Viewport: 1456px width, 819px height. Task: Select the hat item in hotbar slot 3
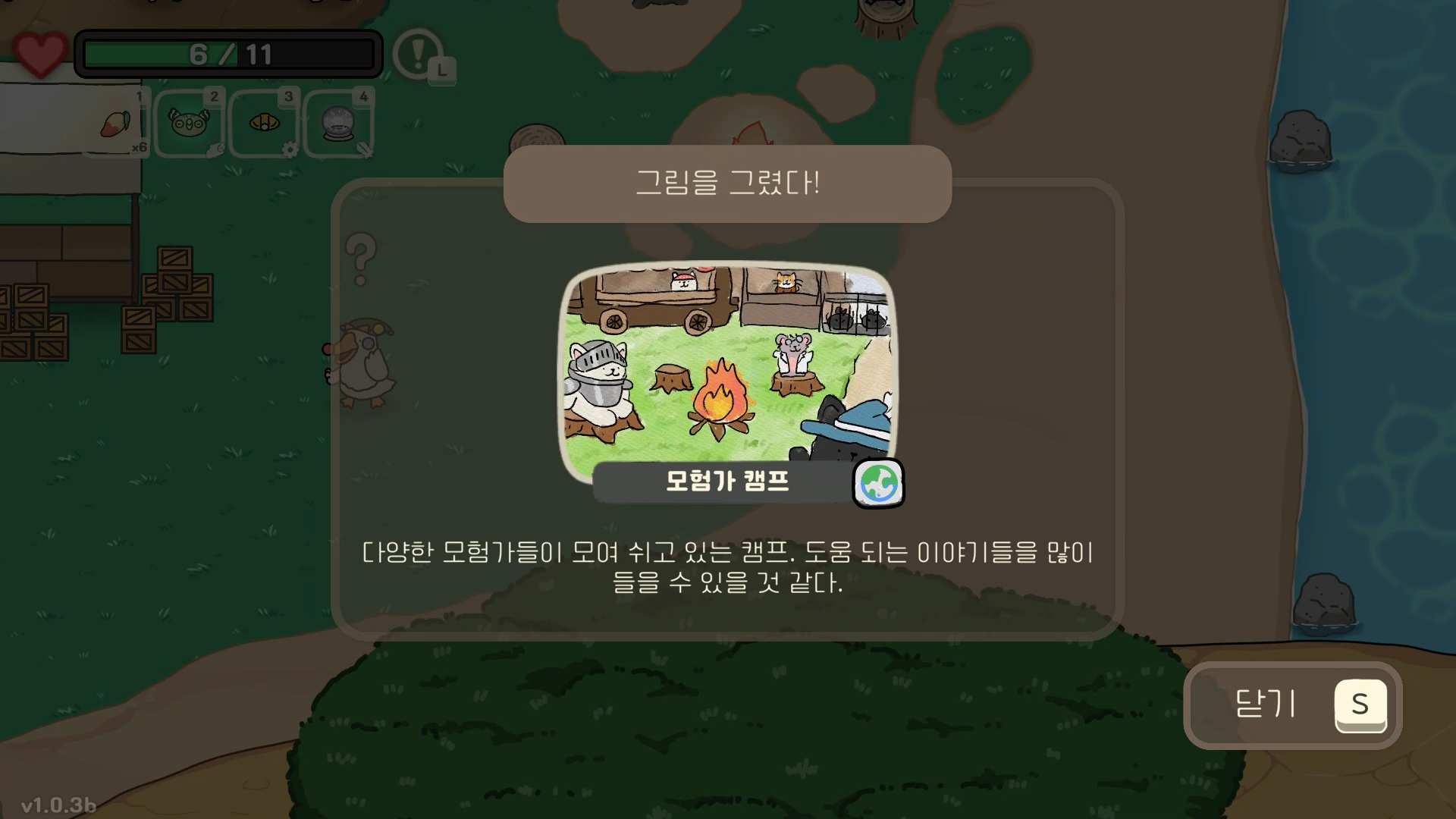(263, 123)
